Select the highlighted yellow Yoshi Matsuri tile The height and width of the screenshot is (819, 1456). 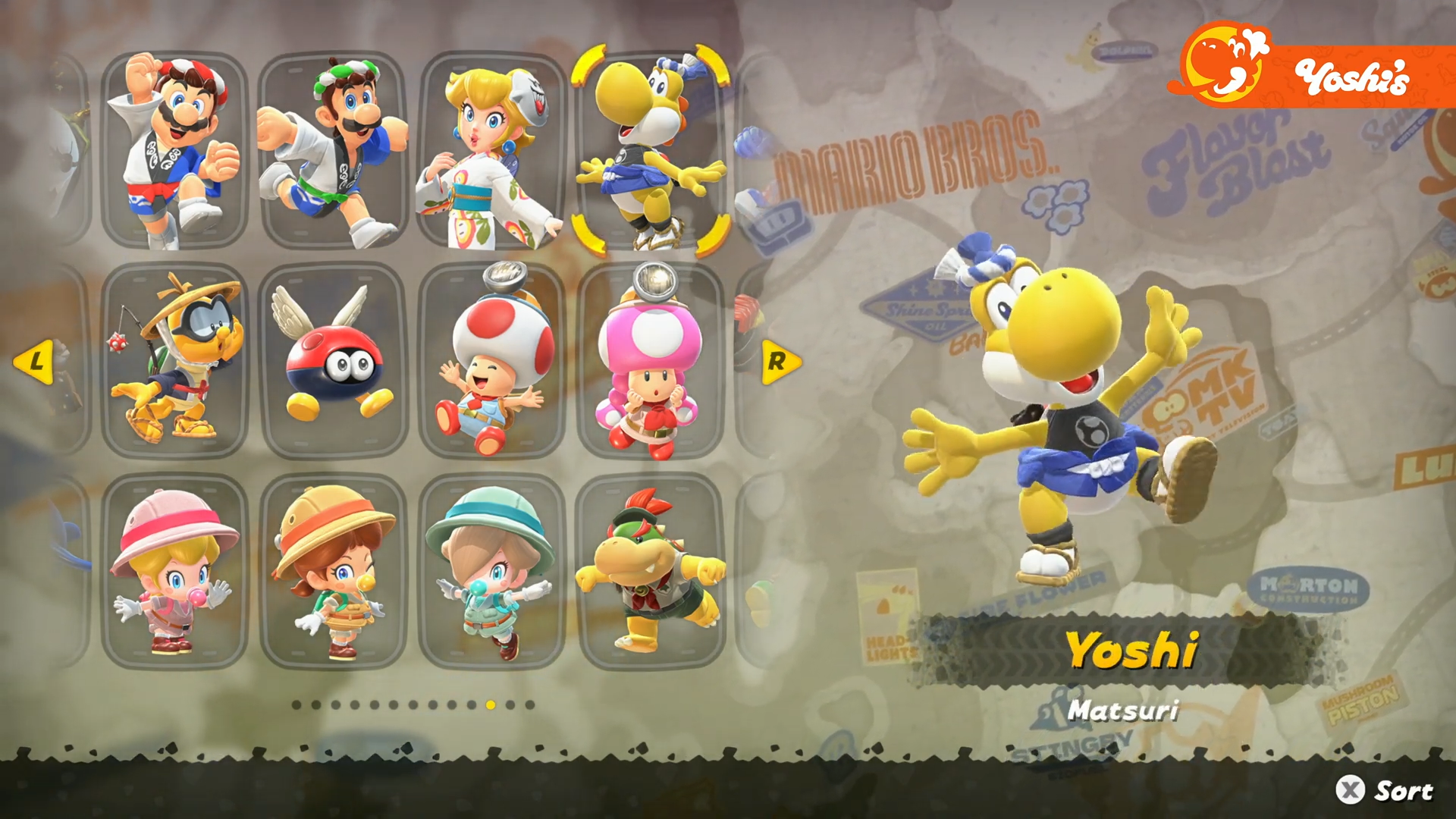[651, 150]
